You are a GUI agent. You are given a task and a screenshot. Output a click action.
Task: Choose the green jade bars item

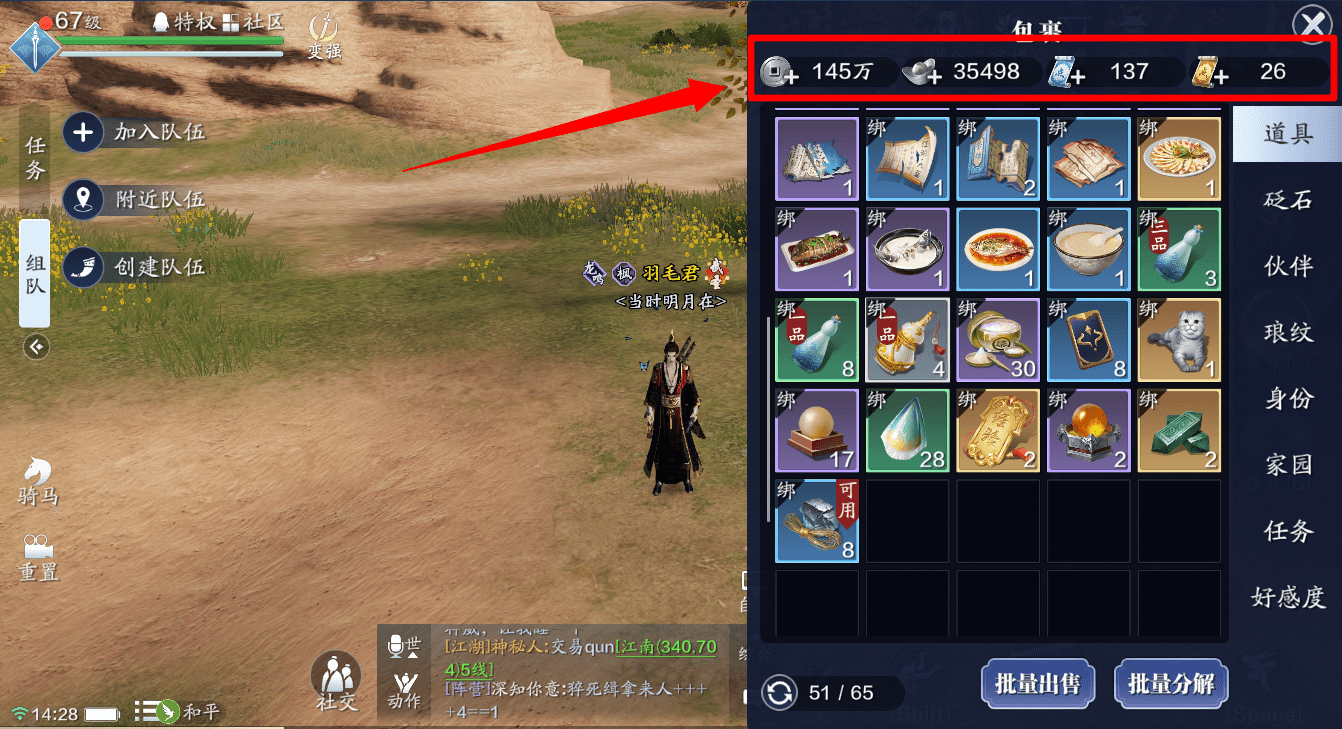pos(1179,430)
